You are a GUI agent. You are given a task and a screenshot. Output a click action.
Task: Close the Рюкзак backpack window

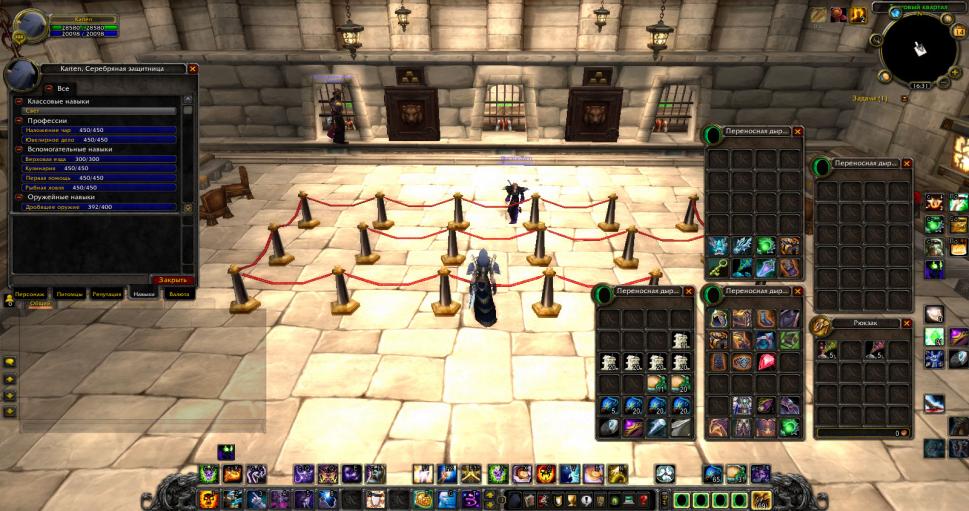pyautogui.click(x=907, y=323)
